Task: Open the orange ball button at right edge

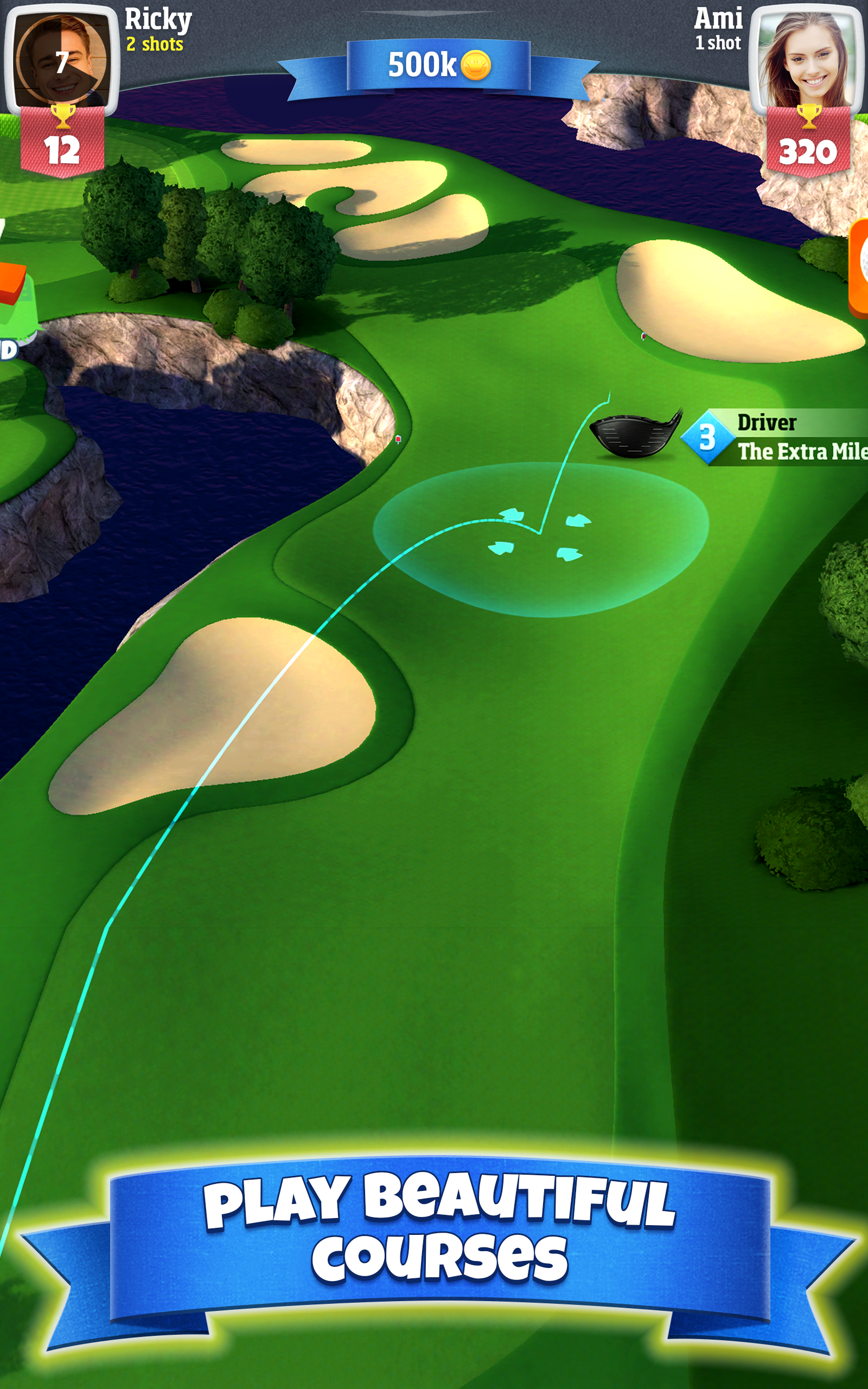Action: (859, 268)
